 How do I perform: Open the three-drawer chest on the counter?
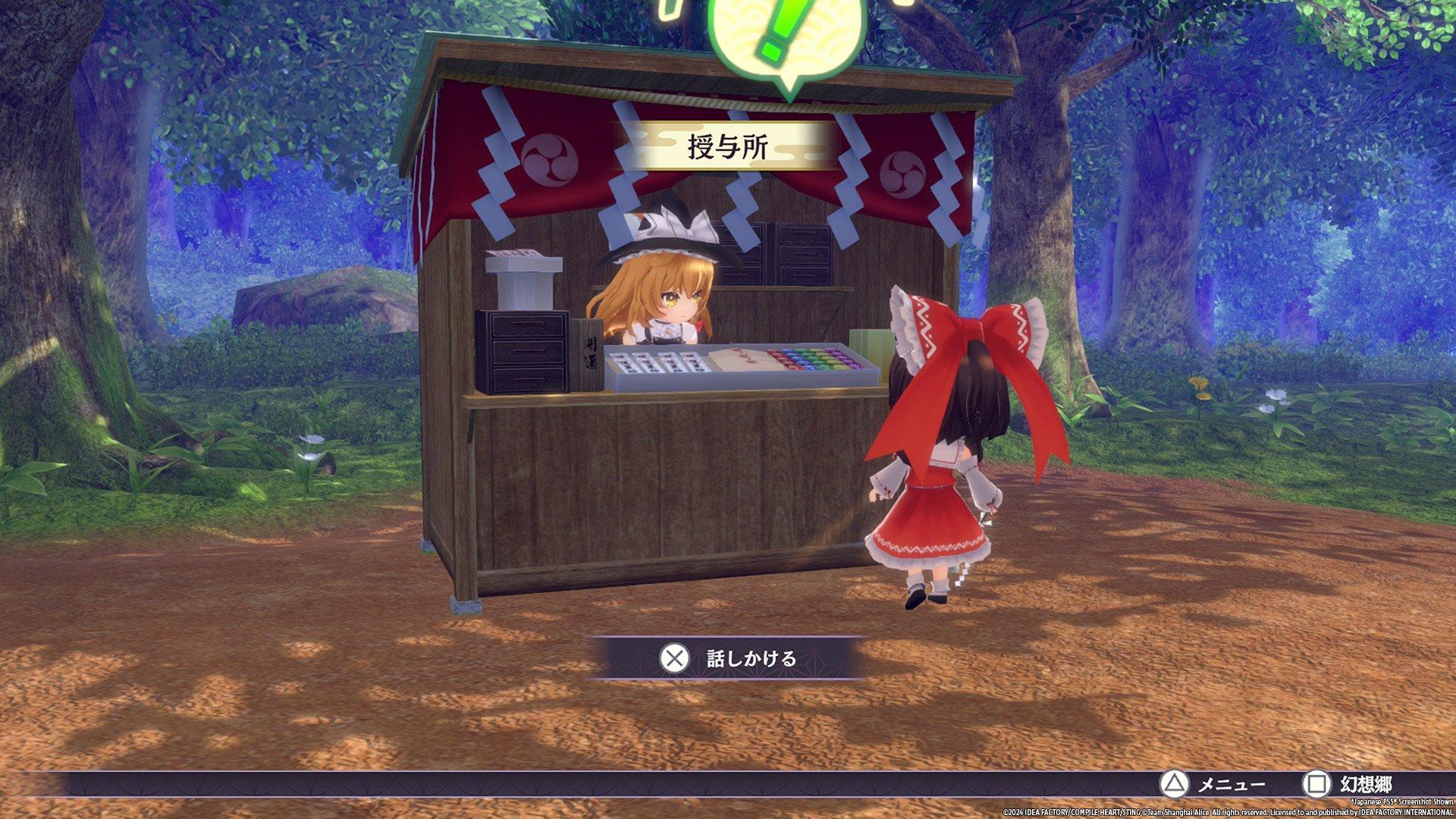point(523,353)
